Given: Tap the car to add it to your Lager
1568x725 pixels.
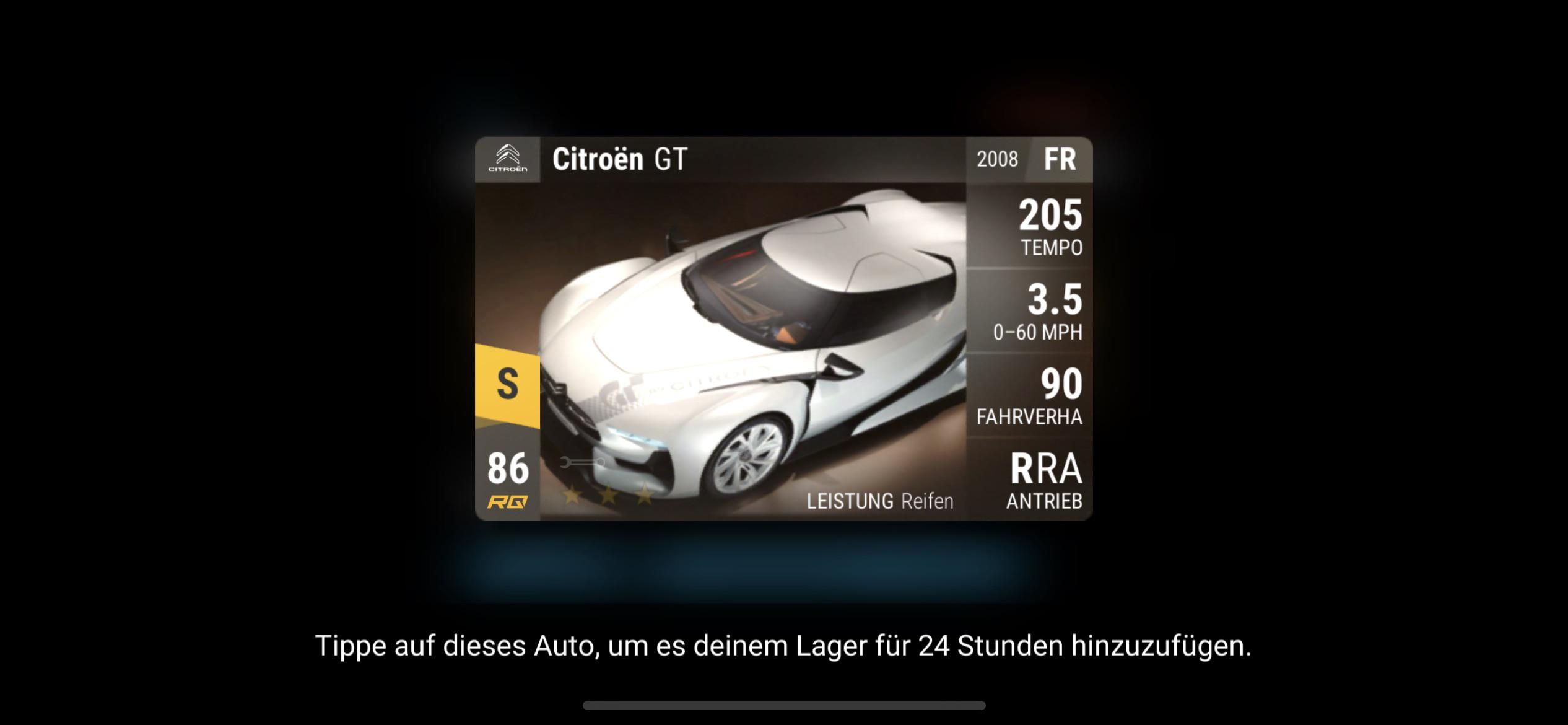Looking at the screenshot, I should pyautogui.click(x=743, y=328).
